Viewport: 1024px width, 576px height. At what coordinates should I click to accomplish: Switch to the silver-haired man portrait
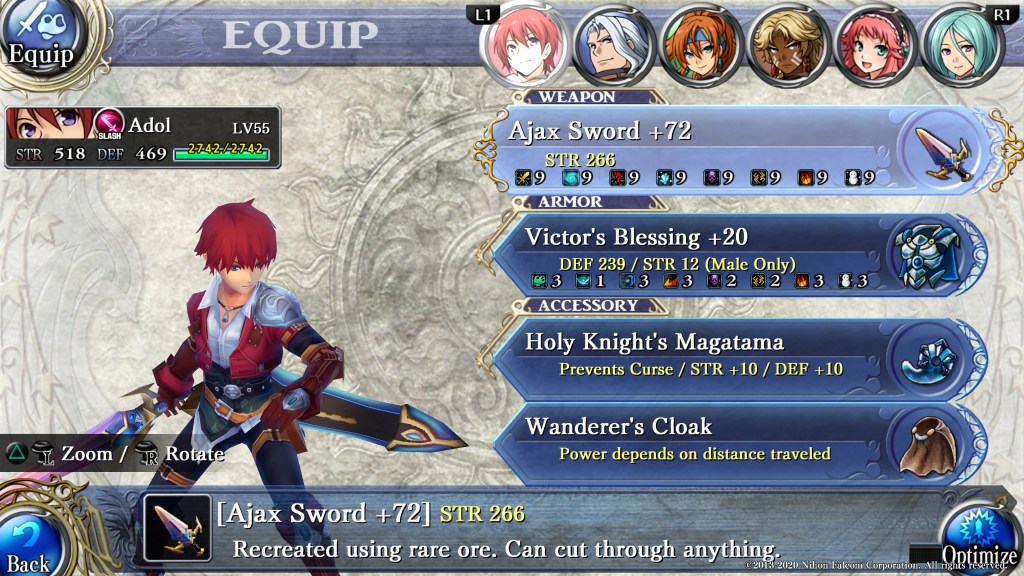coord(611,45)
